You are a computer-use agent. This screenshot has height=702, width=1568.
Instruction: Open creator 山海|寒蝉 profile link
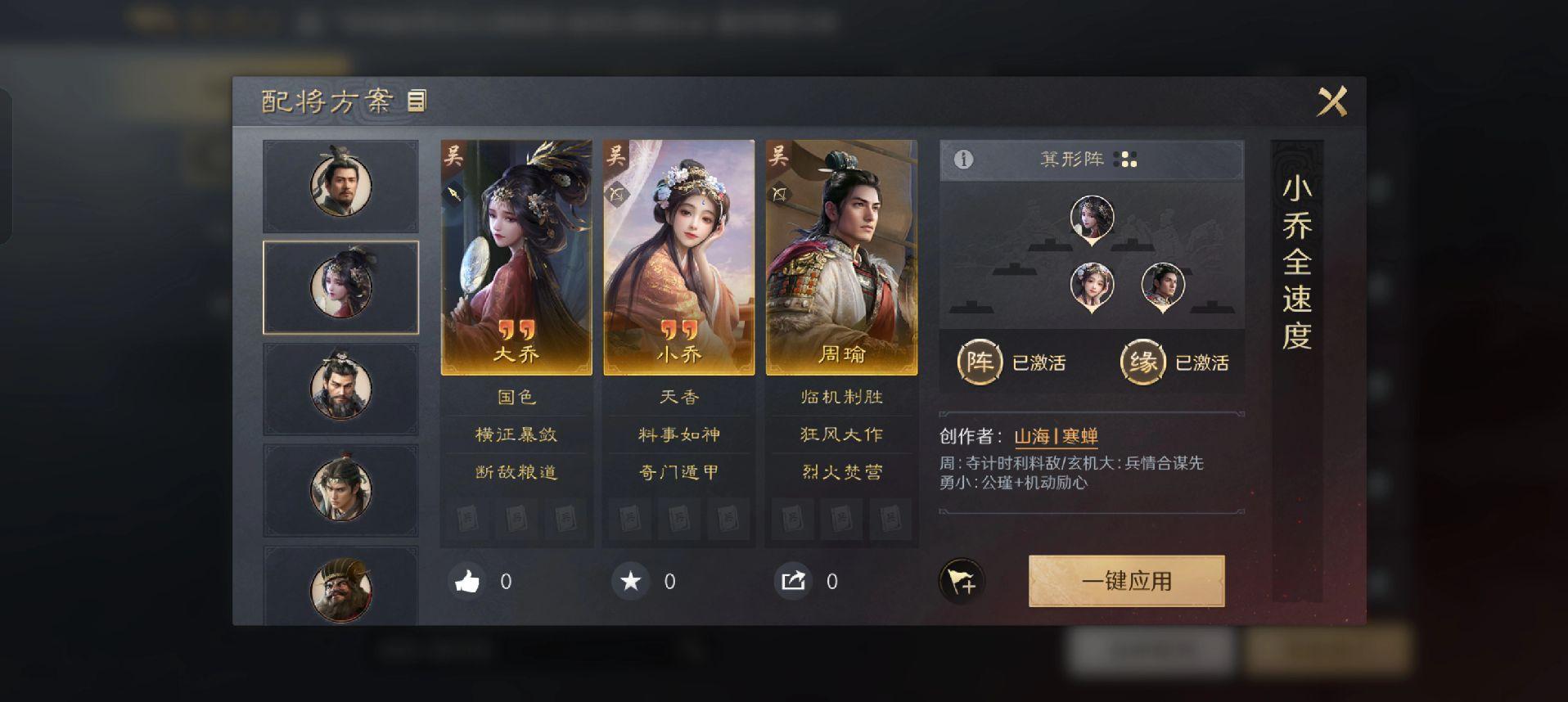pos(1056,436)
